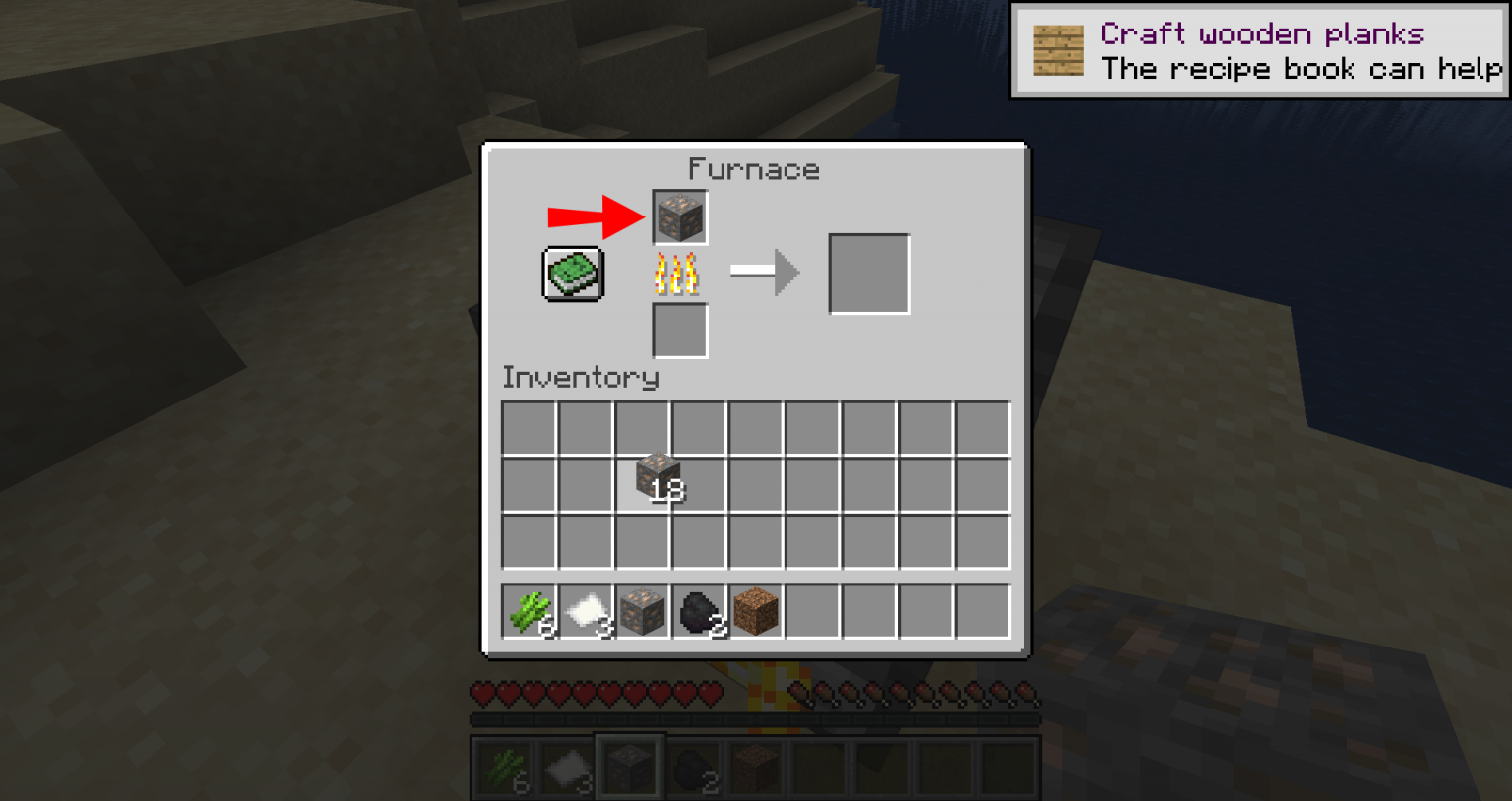The image size is (1512, 801).
Task: Click the empty fuel slot below the flames
Action: click(679, 331)
